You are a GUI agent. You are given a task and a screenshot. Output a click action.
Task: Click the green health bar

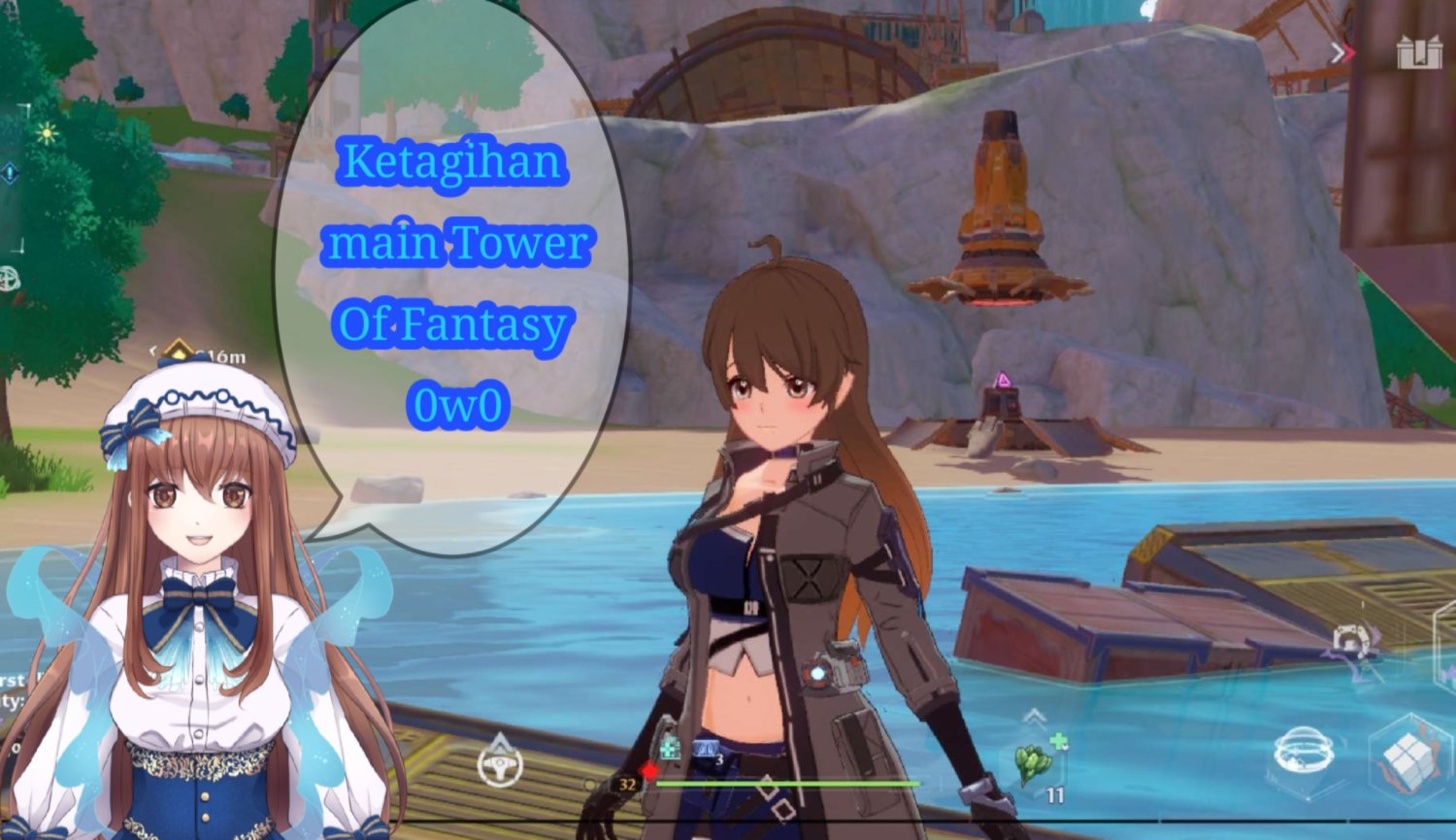tap(786, 783)
